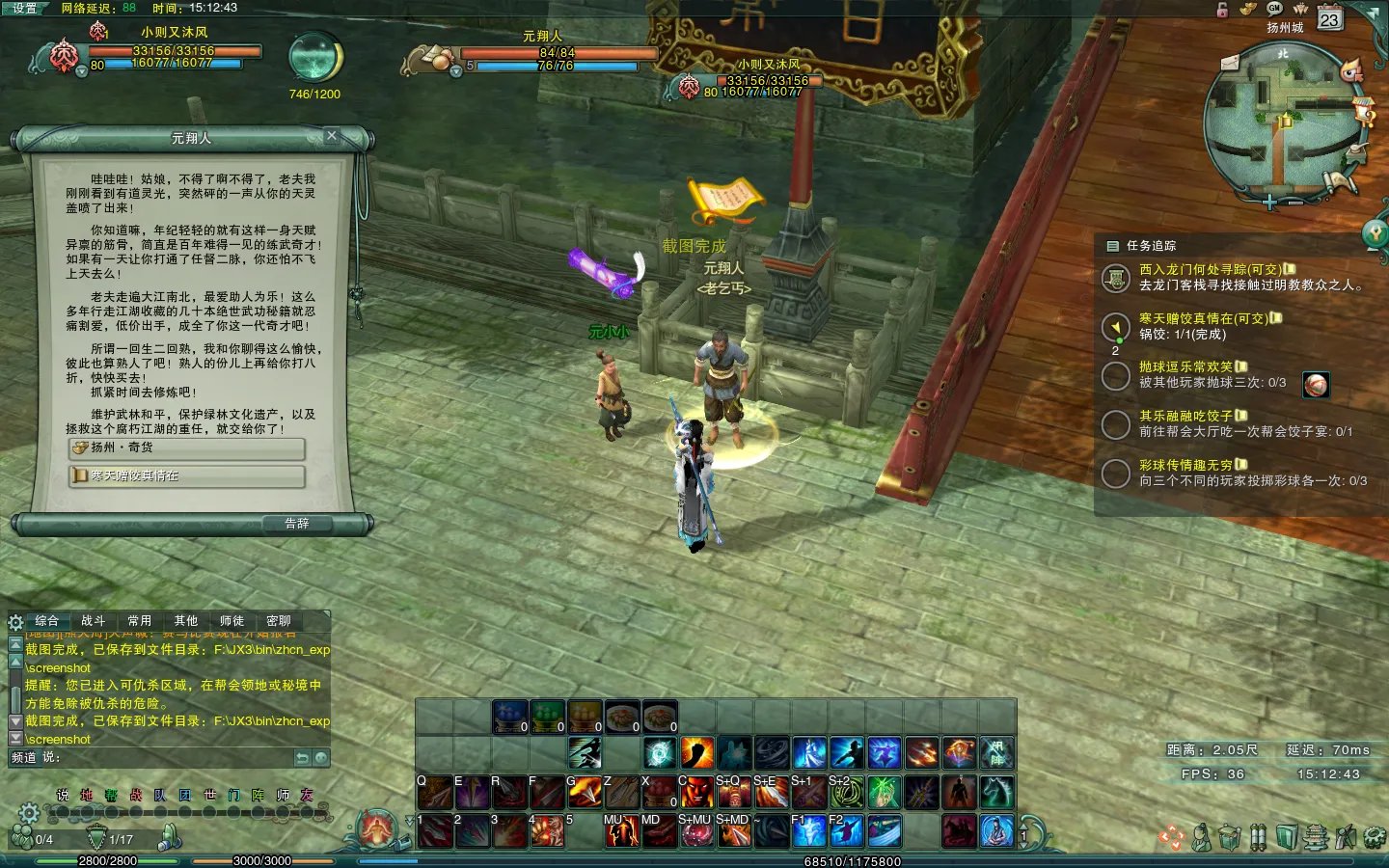The height and width of the screenshot is (868, 1389).
Task: Activate the horse head mount skill icon
Action: [x=996, y=792]
